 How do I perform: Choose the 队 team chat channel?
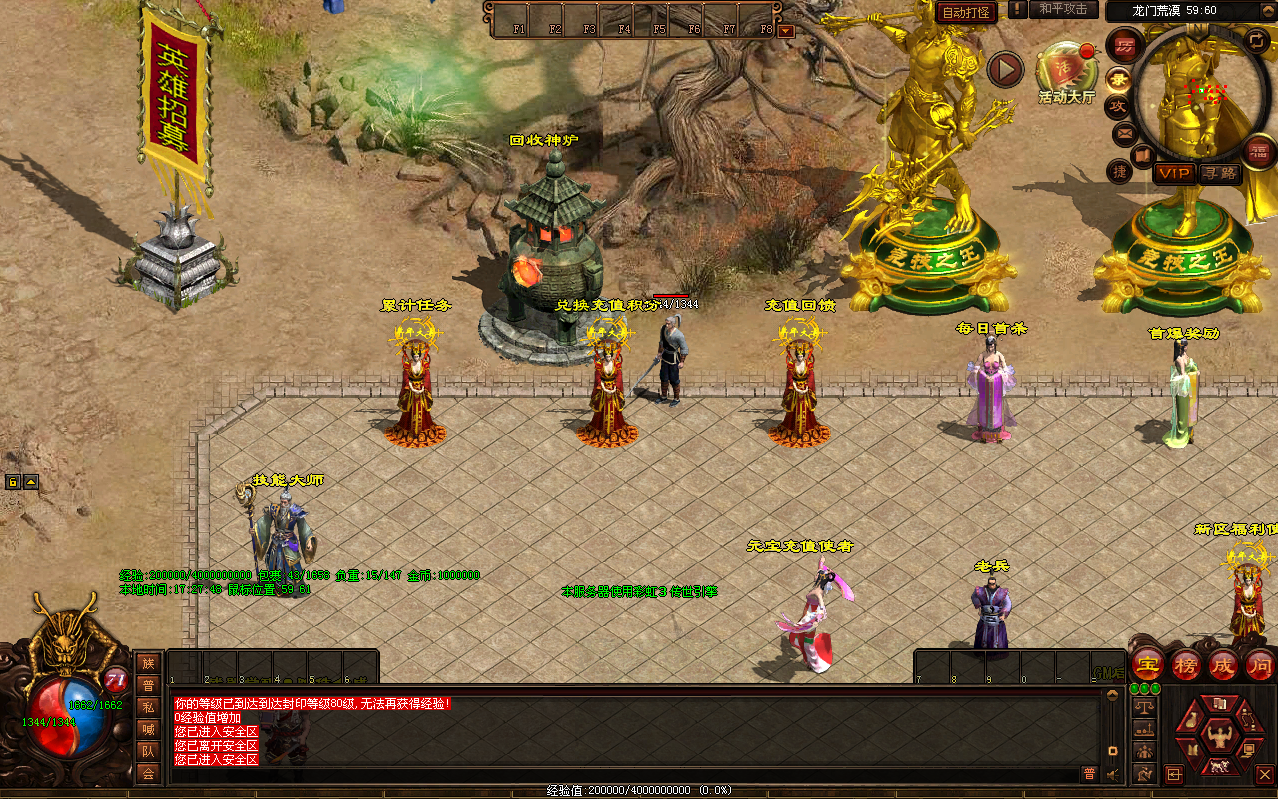[x=148, y=751]
